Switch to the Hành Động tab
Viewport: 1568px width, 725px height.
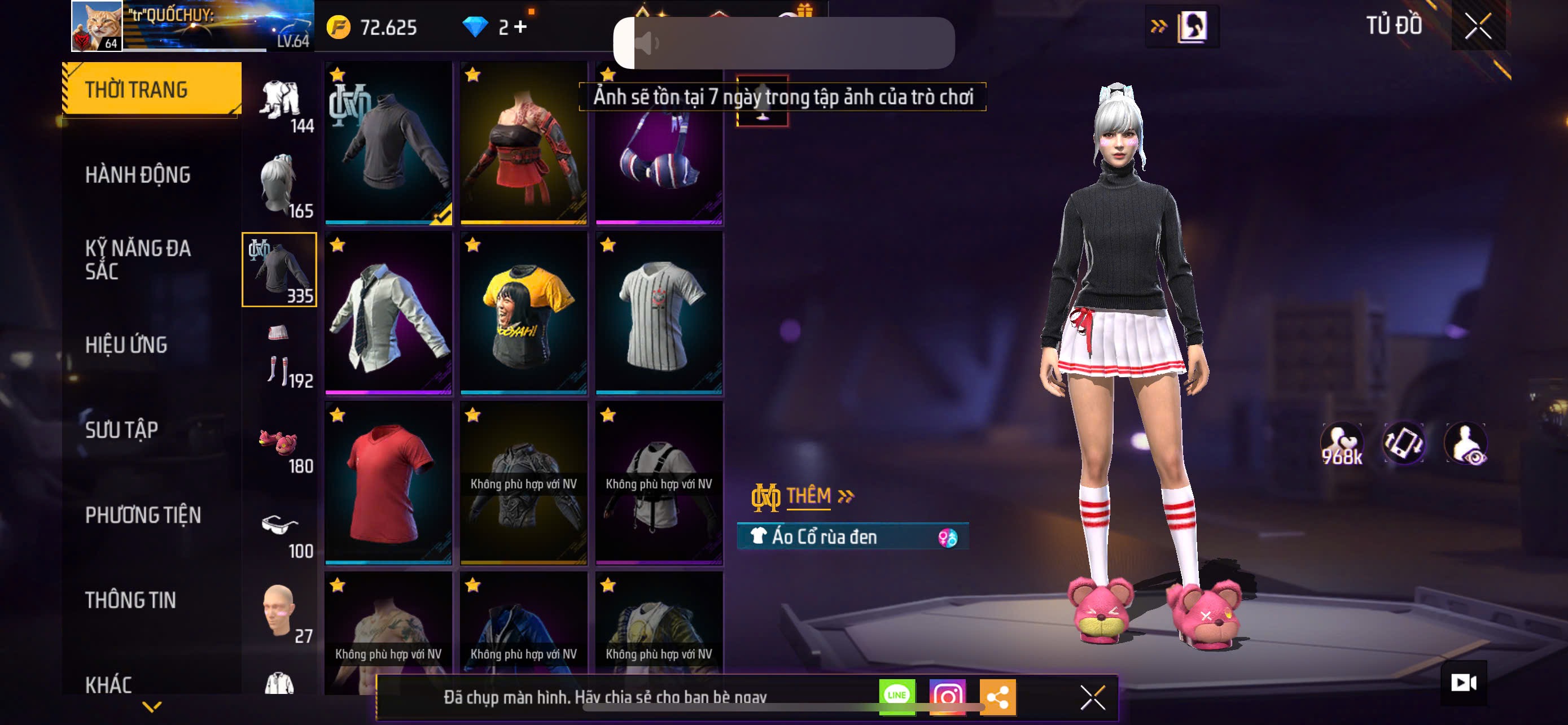pos(138,174)
